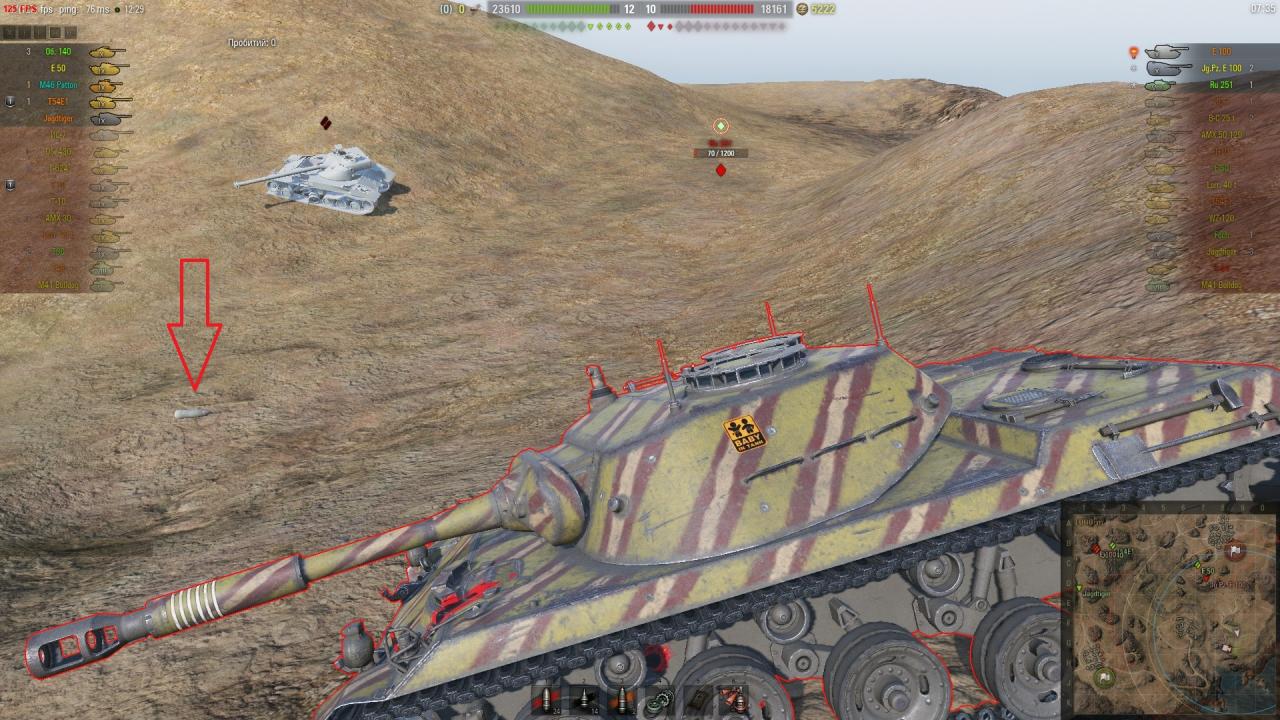Choose the third shell slot in the hotbar
The height and width of the screenshot is (720, 1280).
coord(623,698)
